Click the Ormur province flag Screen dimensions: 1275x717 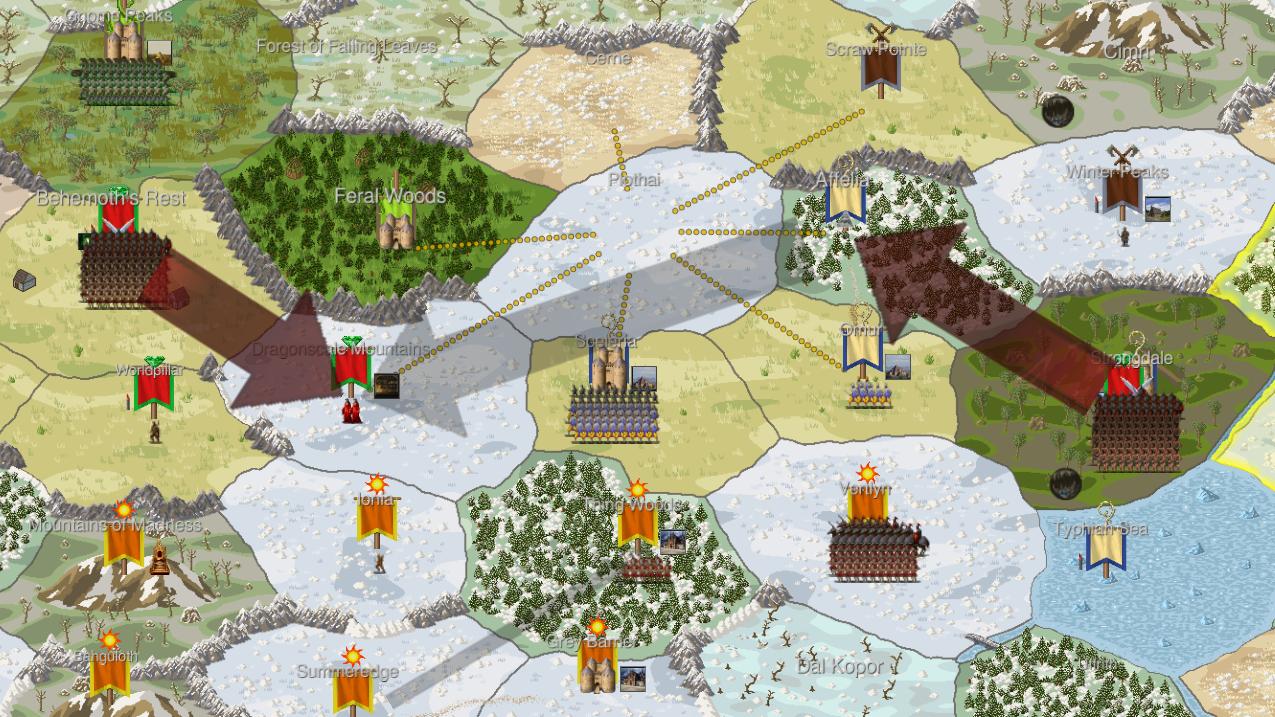point(862,350)
